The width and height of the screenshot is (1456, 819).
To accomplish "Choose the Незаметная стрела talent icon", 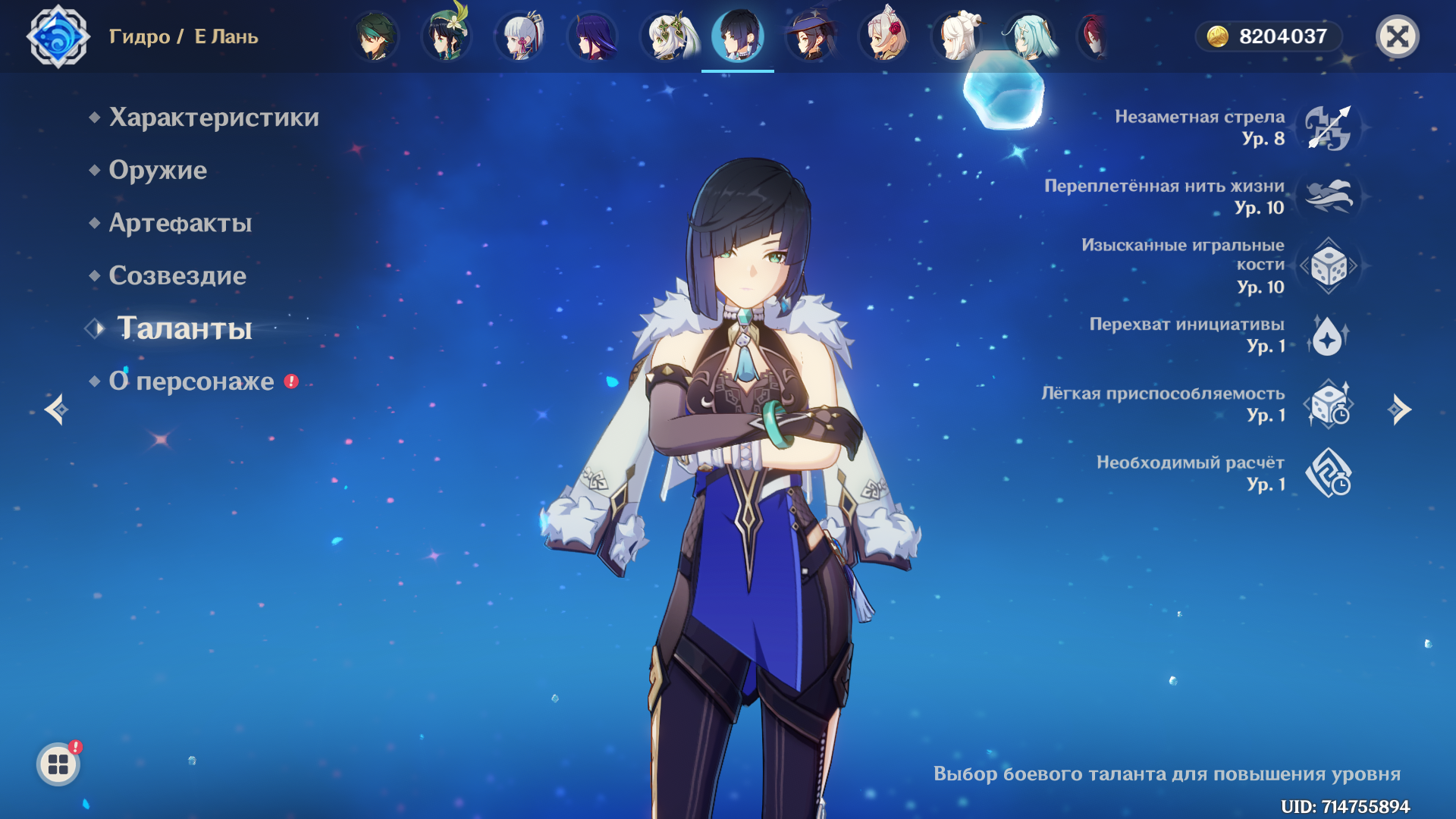I will pos(1329,127).
